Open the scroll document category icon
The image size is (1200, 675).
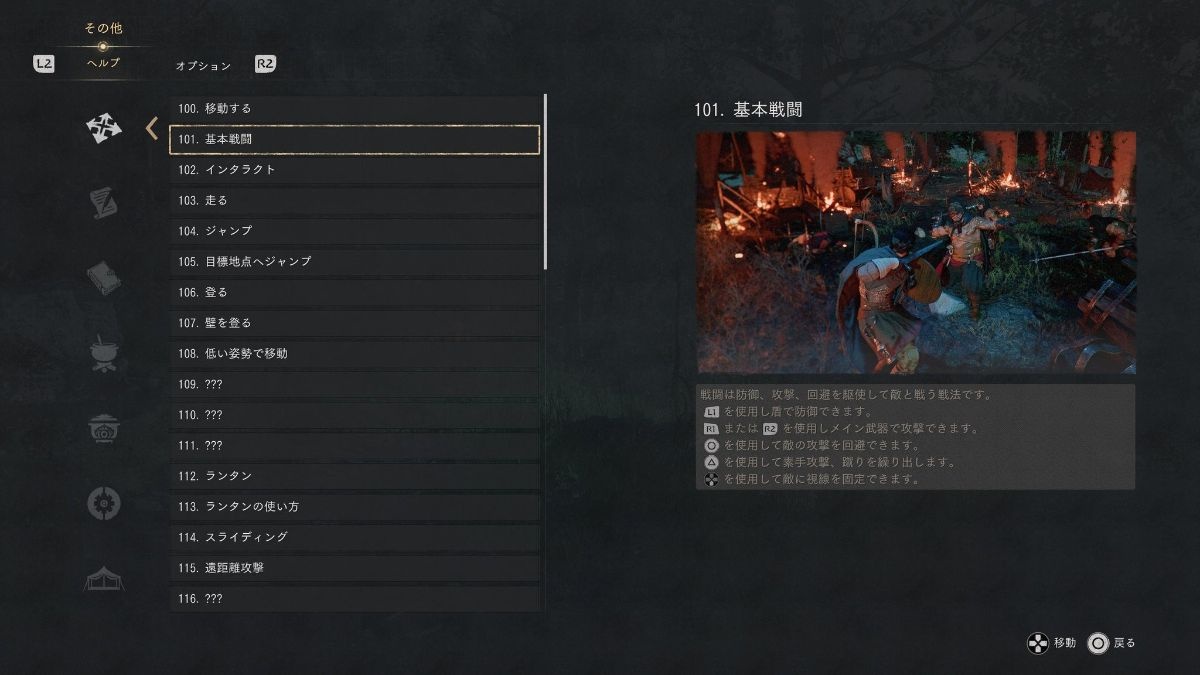[x=103, y=203]
